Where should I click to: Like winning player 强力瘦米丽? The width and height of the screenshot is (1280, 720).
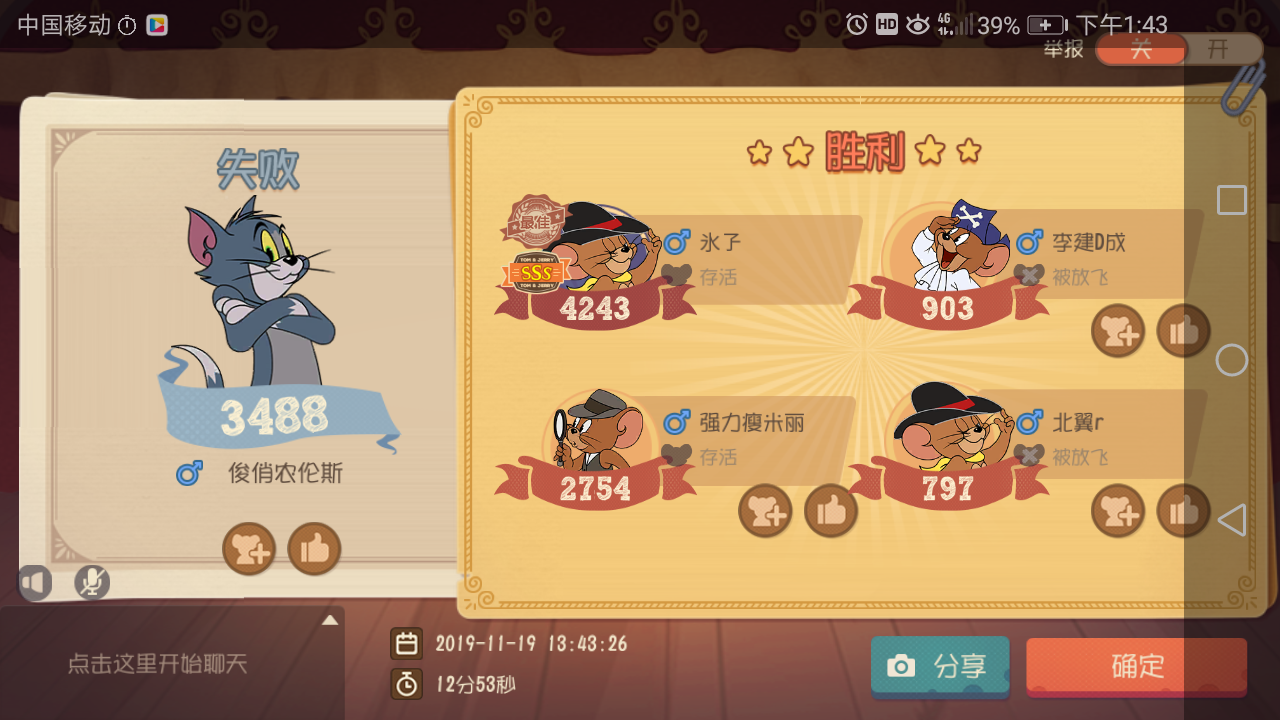[831, 510]
